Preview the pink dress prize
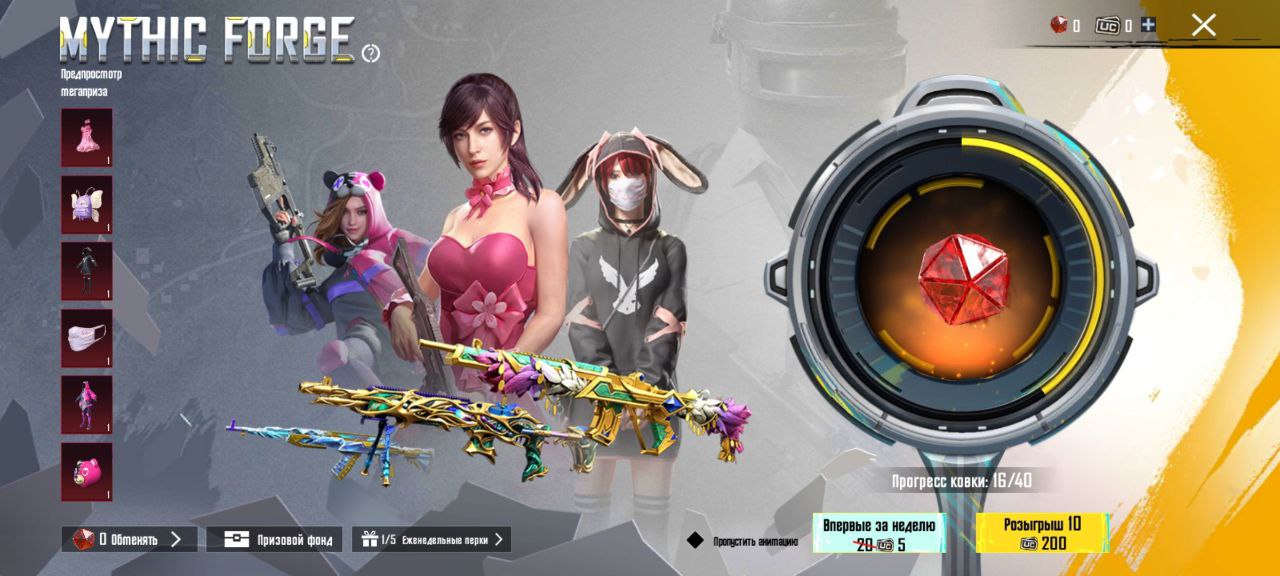This screenshot has width=1280, height=576. (x=87, y=138)
